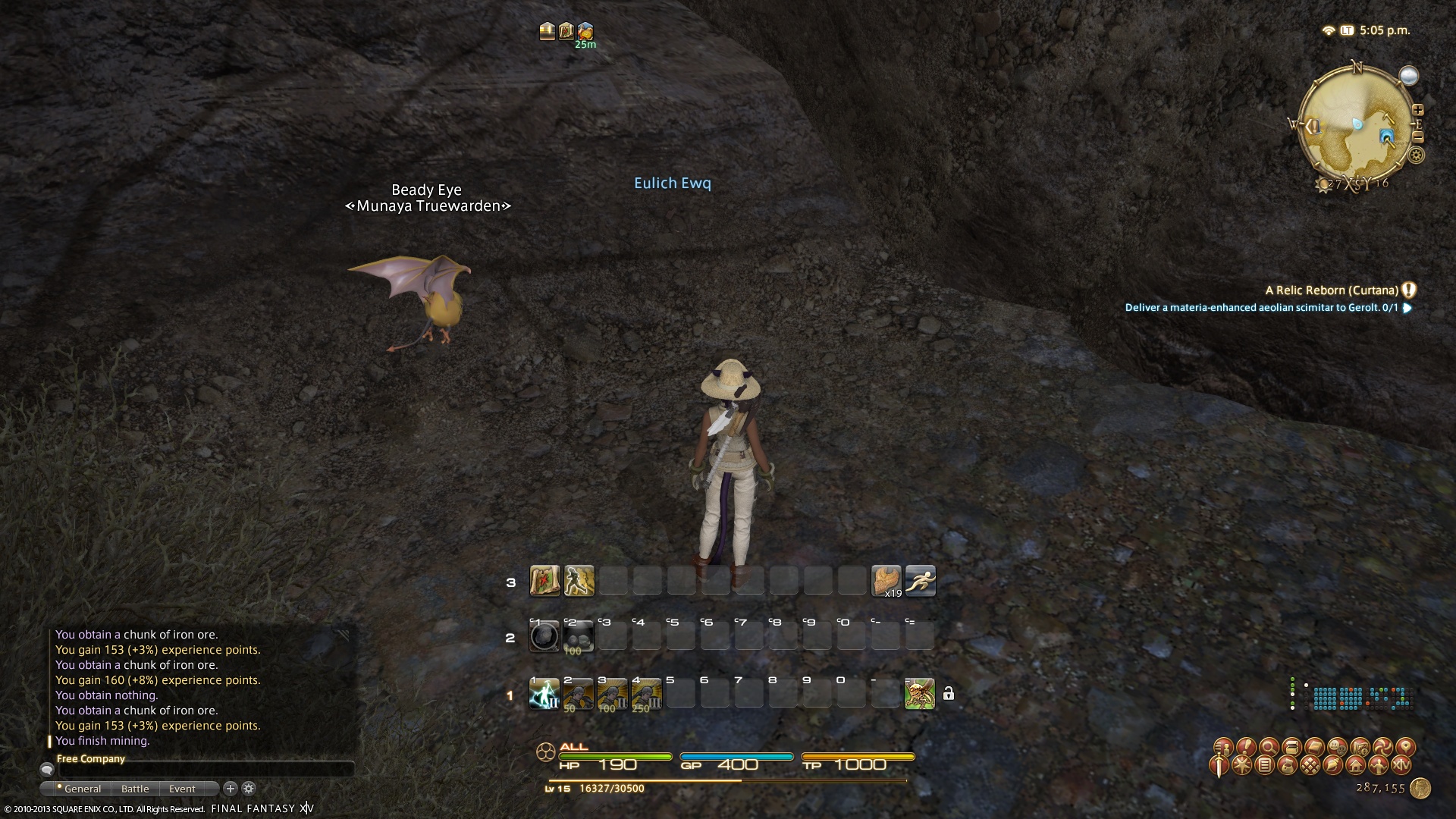Activate the magnifying glass ore skill on hotbar 2
1456x819 pixels.
(544, 636)
